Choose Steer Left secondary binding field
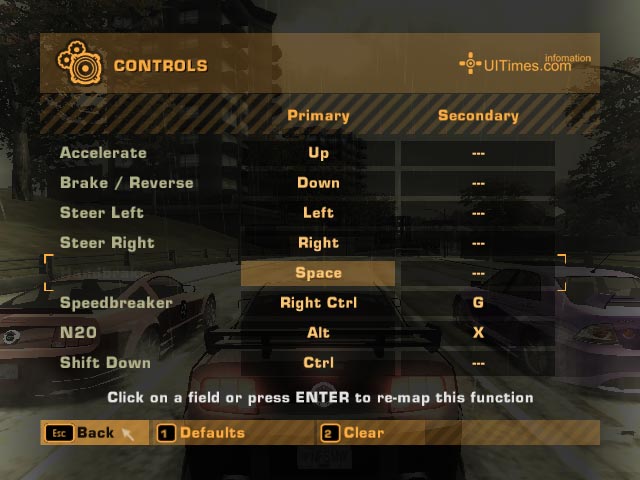This screenshot has height=480, width=640. (478, 213)
